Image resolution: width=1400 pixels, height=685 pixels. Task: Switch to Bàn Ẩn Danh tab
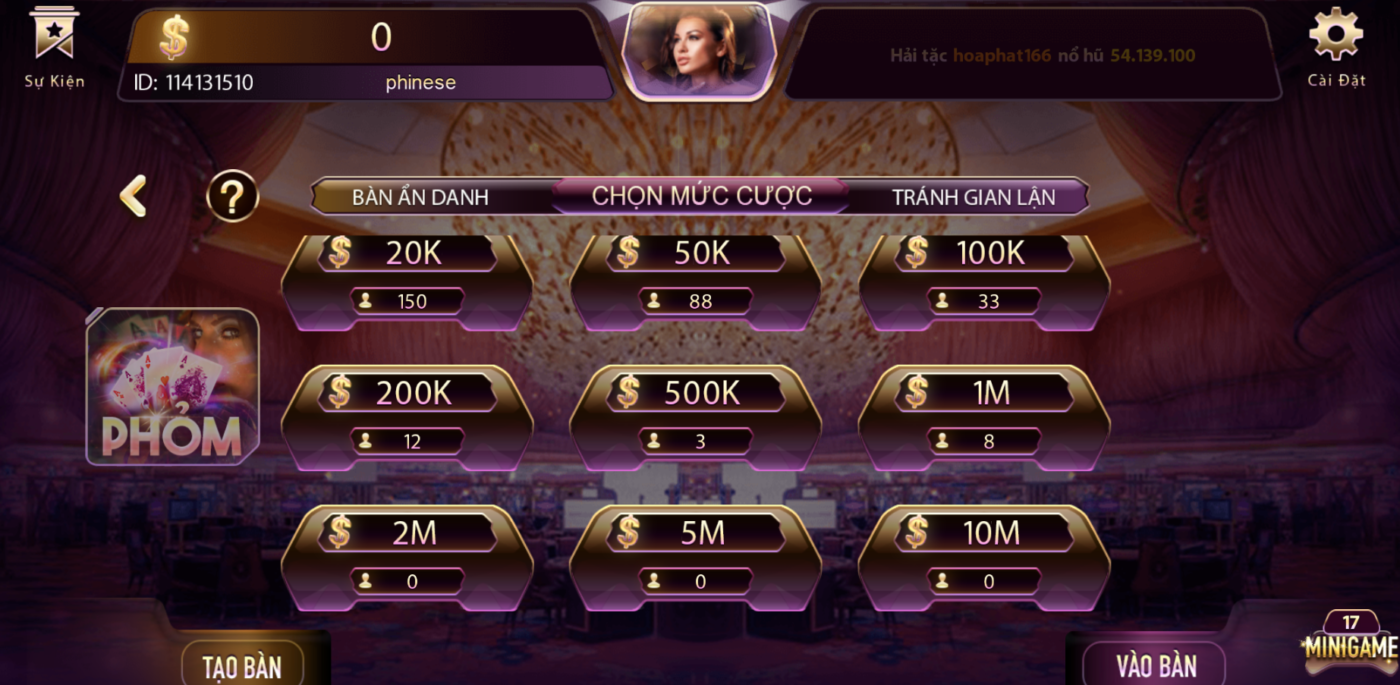420,197
